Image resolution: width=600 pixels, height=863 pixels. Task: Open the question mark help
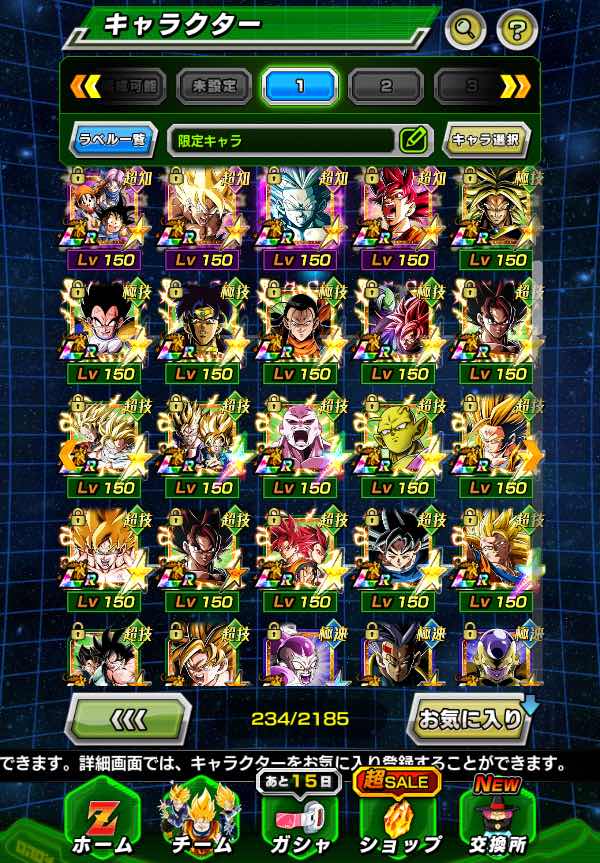coord(516,28)
